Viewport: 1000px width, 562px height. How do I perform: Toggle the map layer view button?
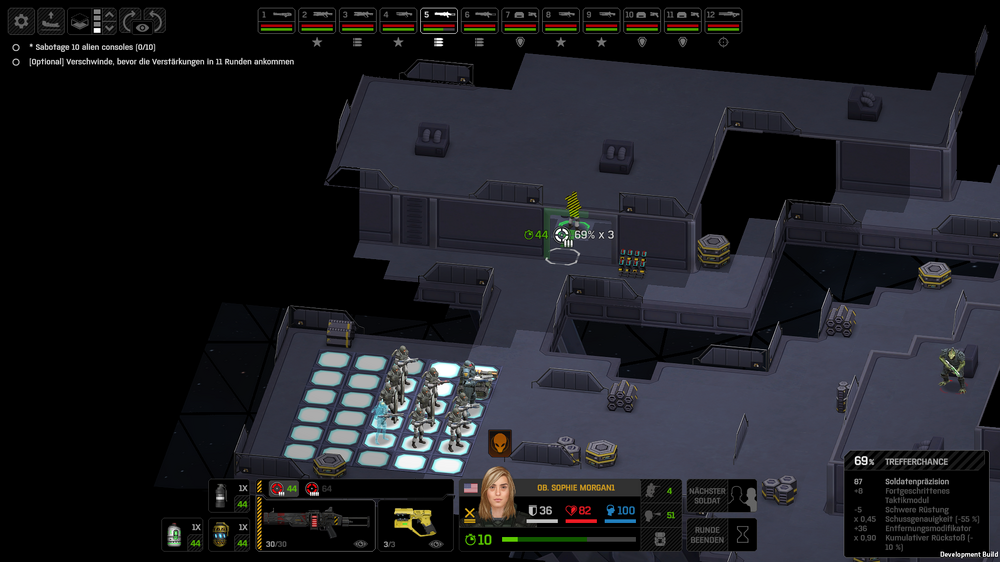tap(79, 21)
